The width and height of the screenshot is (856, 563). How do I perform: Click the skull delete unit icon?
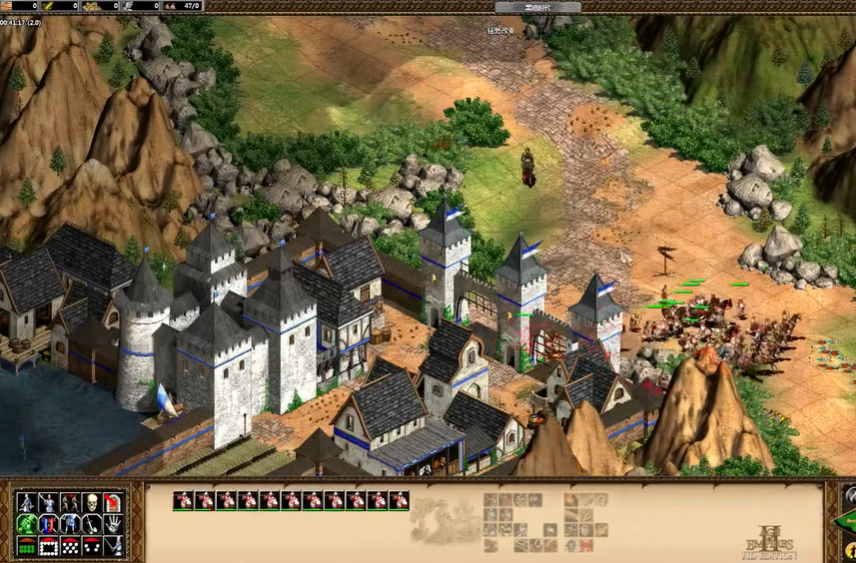pos(91,502)
